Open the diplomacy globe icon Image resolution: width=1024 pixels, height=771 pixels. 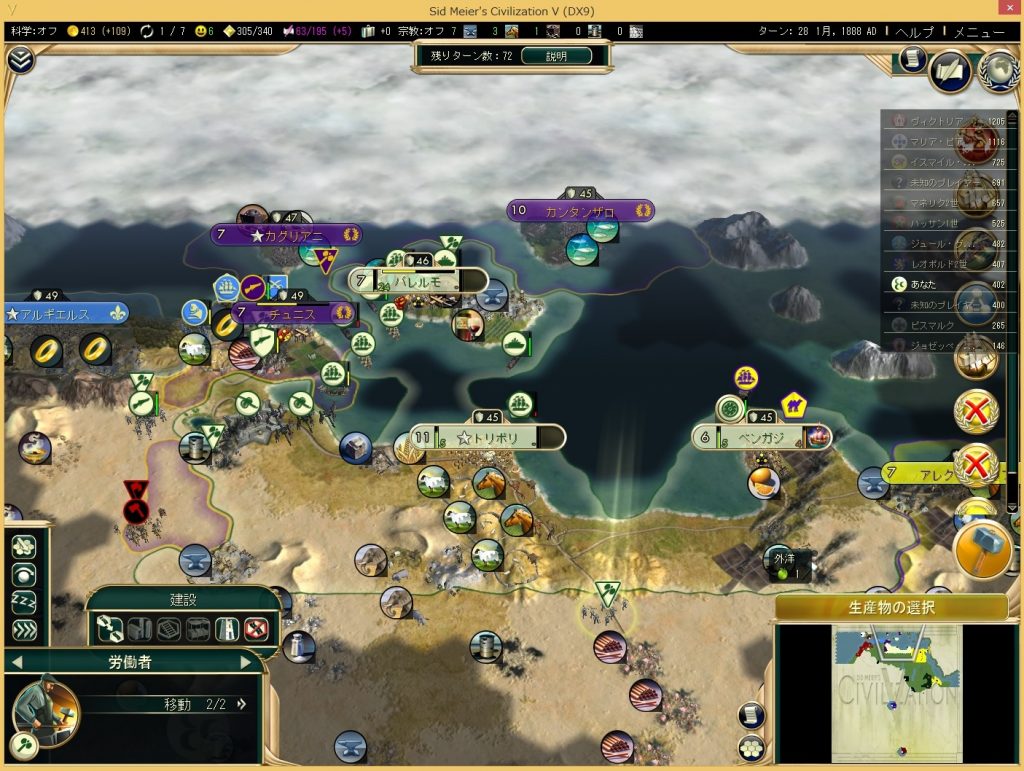pos(997,70)
